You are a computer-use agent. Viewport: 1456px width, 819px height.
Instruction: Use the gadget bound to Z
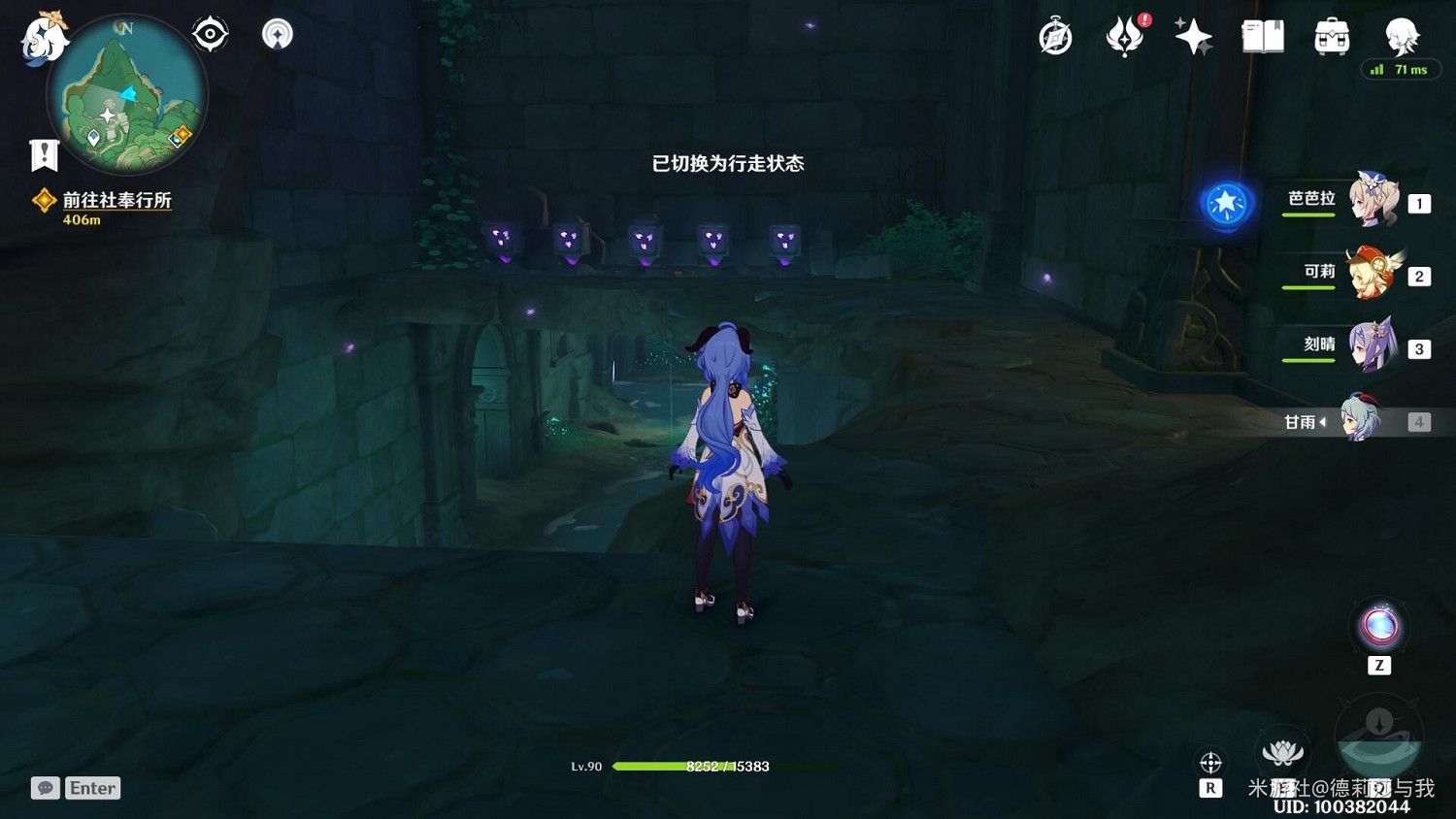[1378, 626]
